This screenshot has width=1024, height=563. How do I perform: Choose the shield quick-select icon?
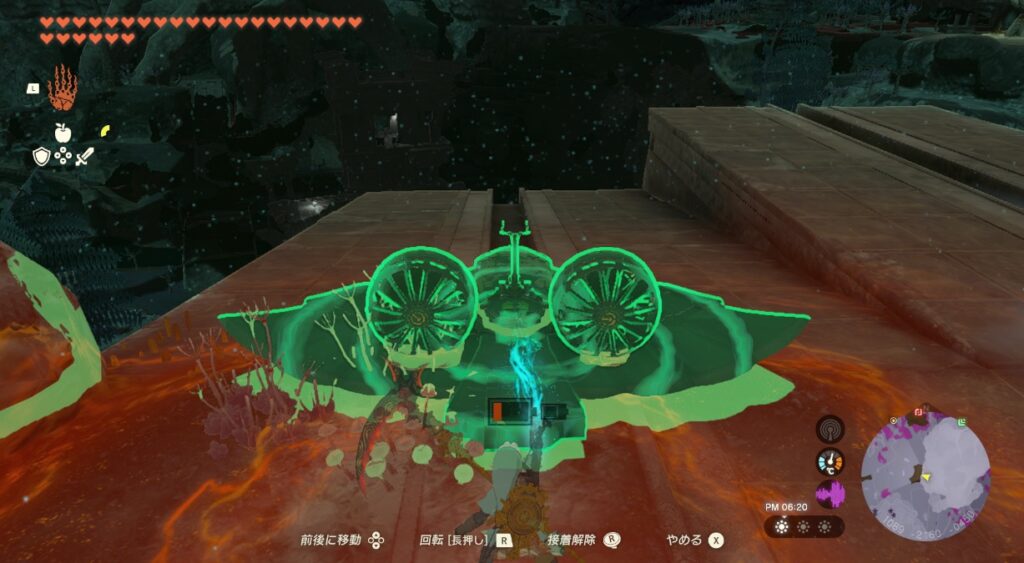(42, 156)
